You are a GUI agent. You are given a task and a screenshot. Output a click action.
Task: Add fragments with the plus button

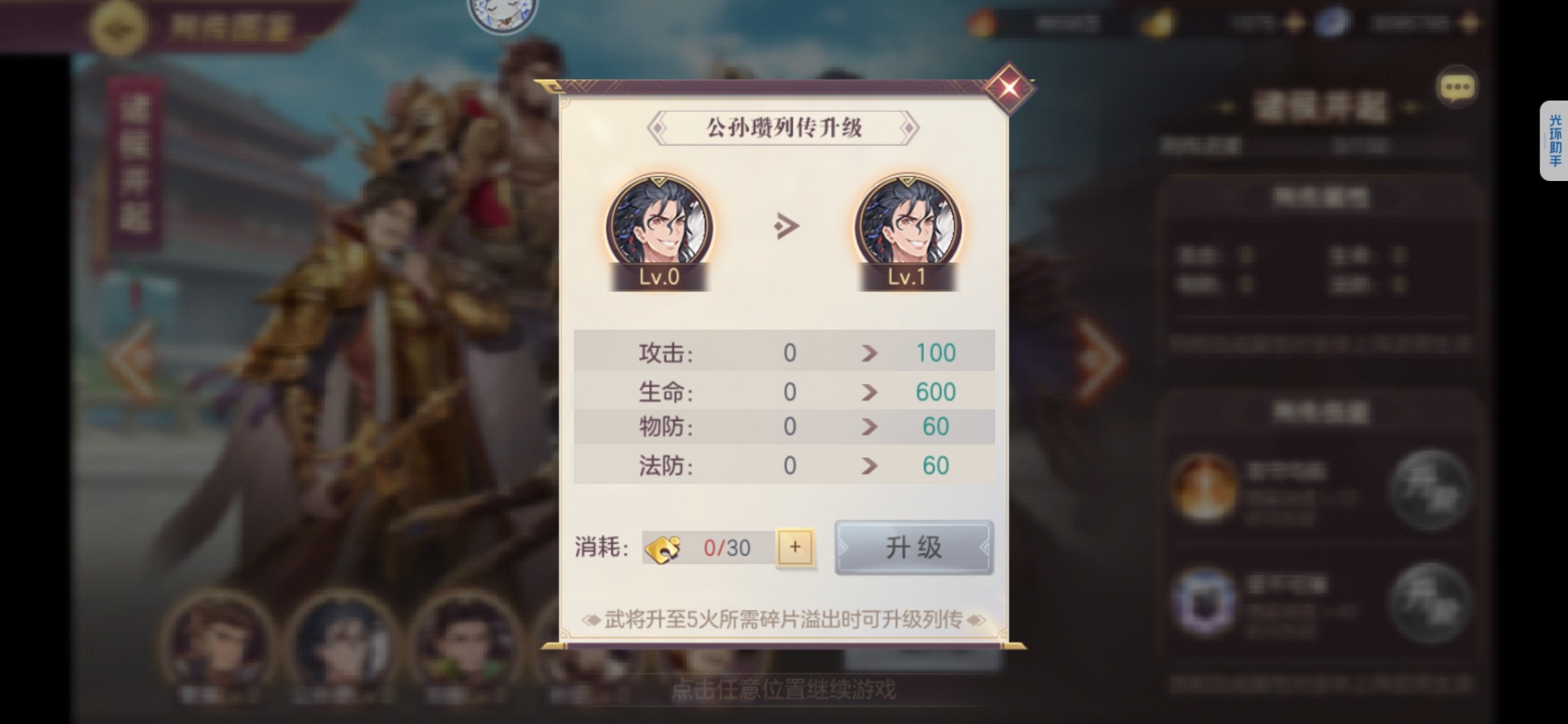tap(795, 548)
